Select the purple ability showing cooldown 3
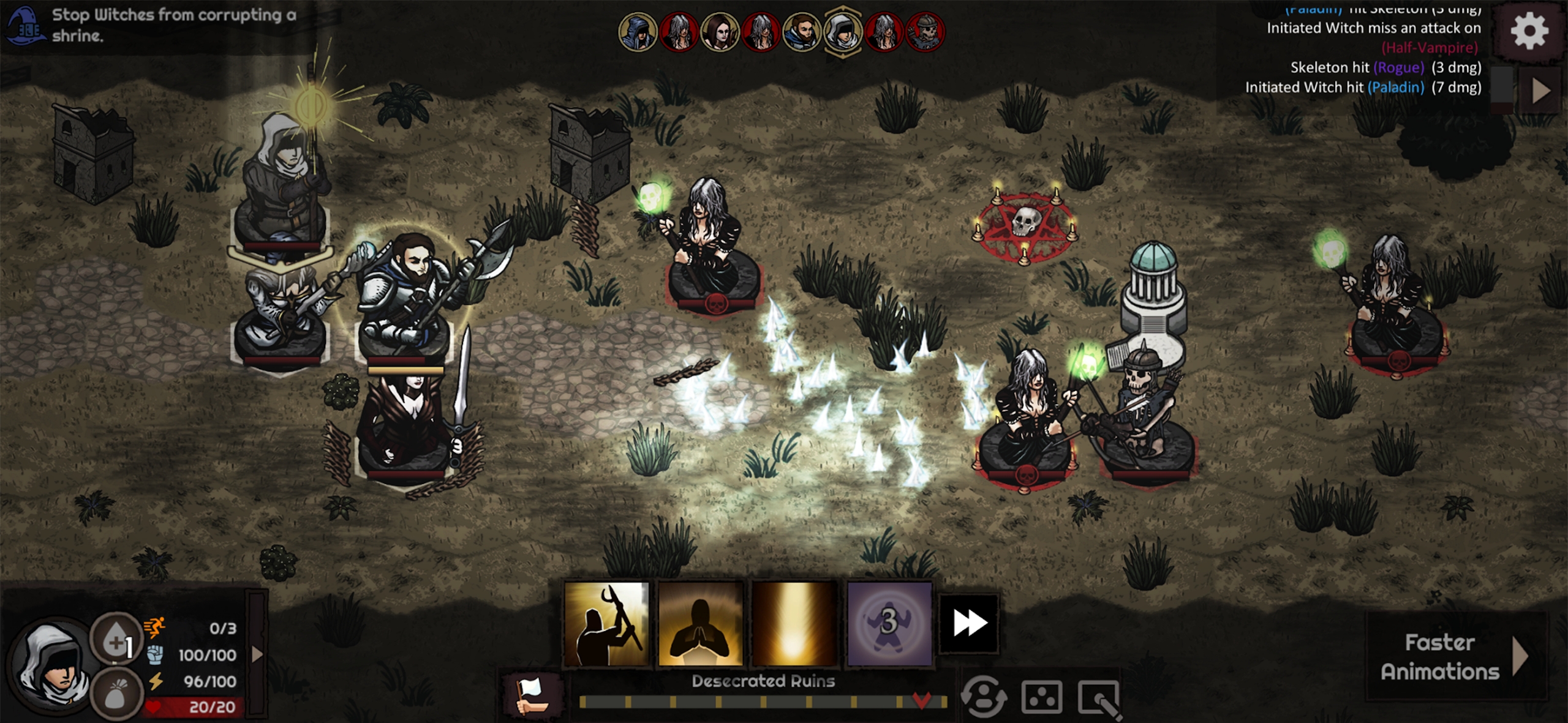 [x=889, y=623]
